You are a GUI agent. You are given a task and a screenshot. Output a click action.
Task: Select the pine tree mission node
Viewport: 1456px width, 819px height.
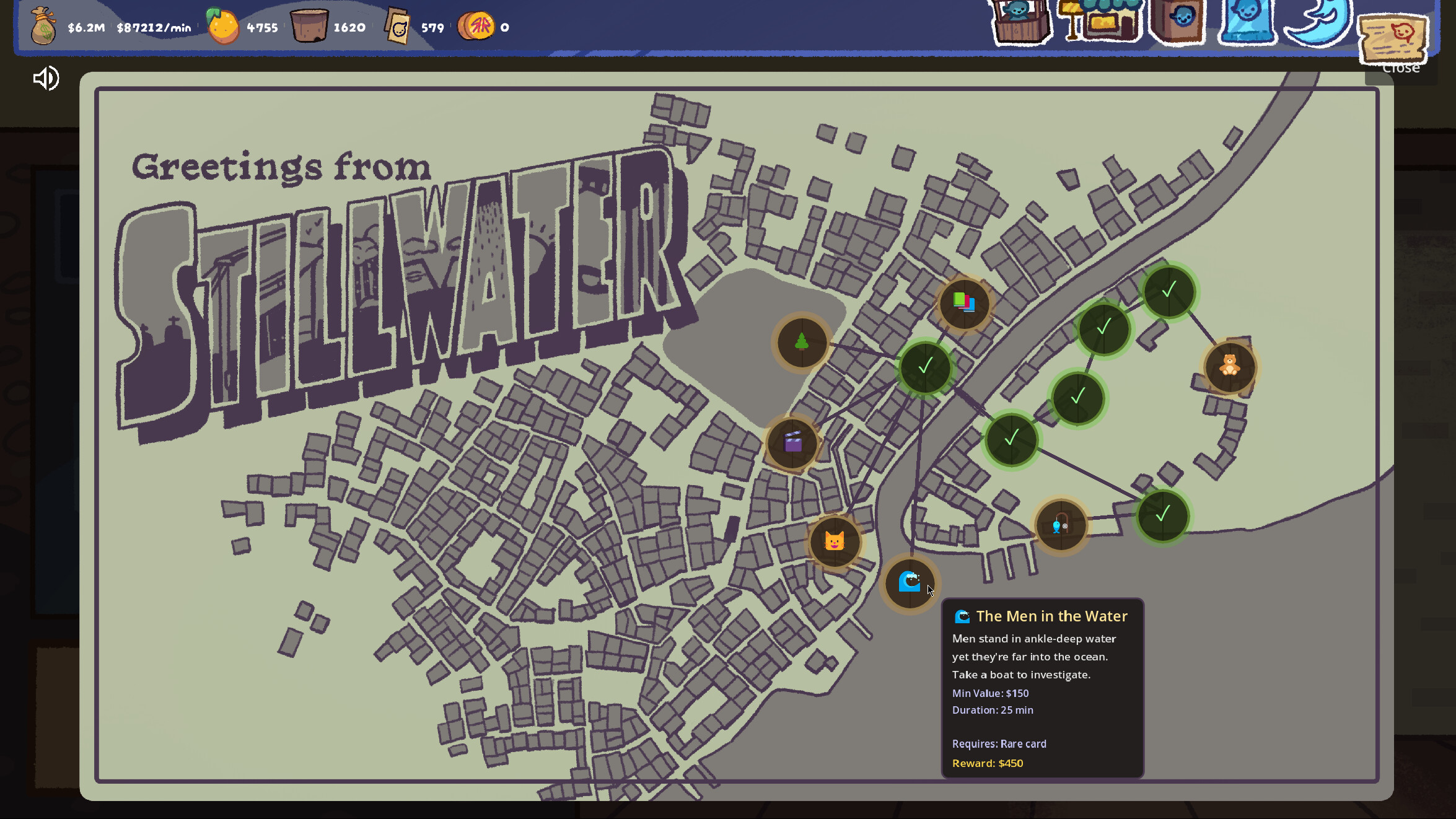click(x=800, y=343)
